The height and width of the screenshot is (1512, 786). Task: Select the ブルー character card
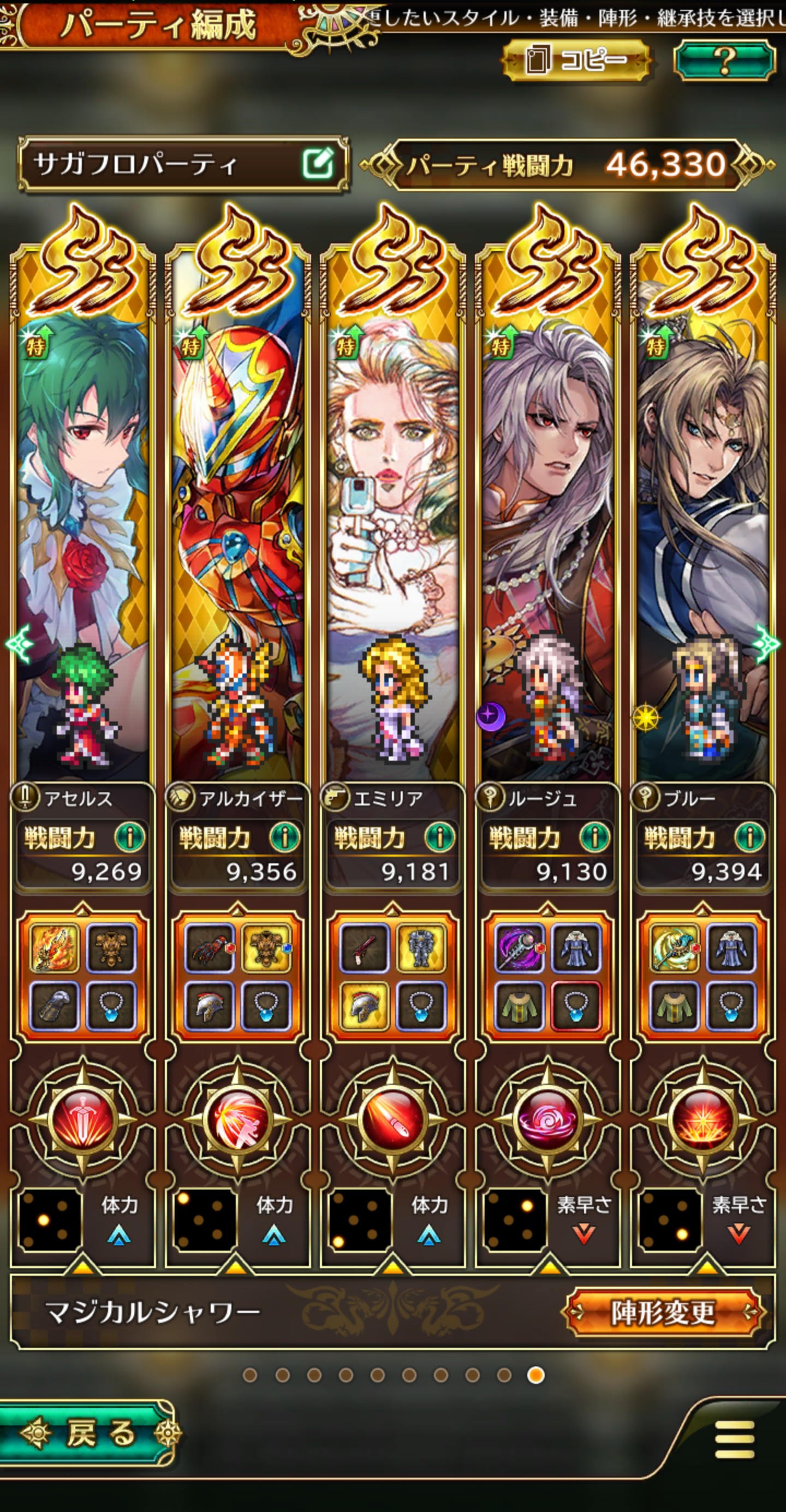click(702, 546)
